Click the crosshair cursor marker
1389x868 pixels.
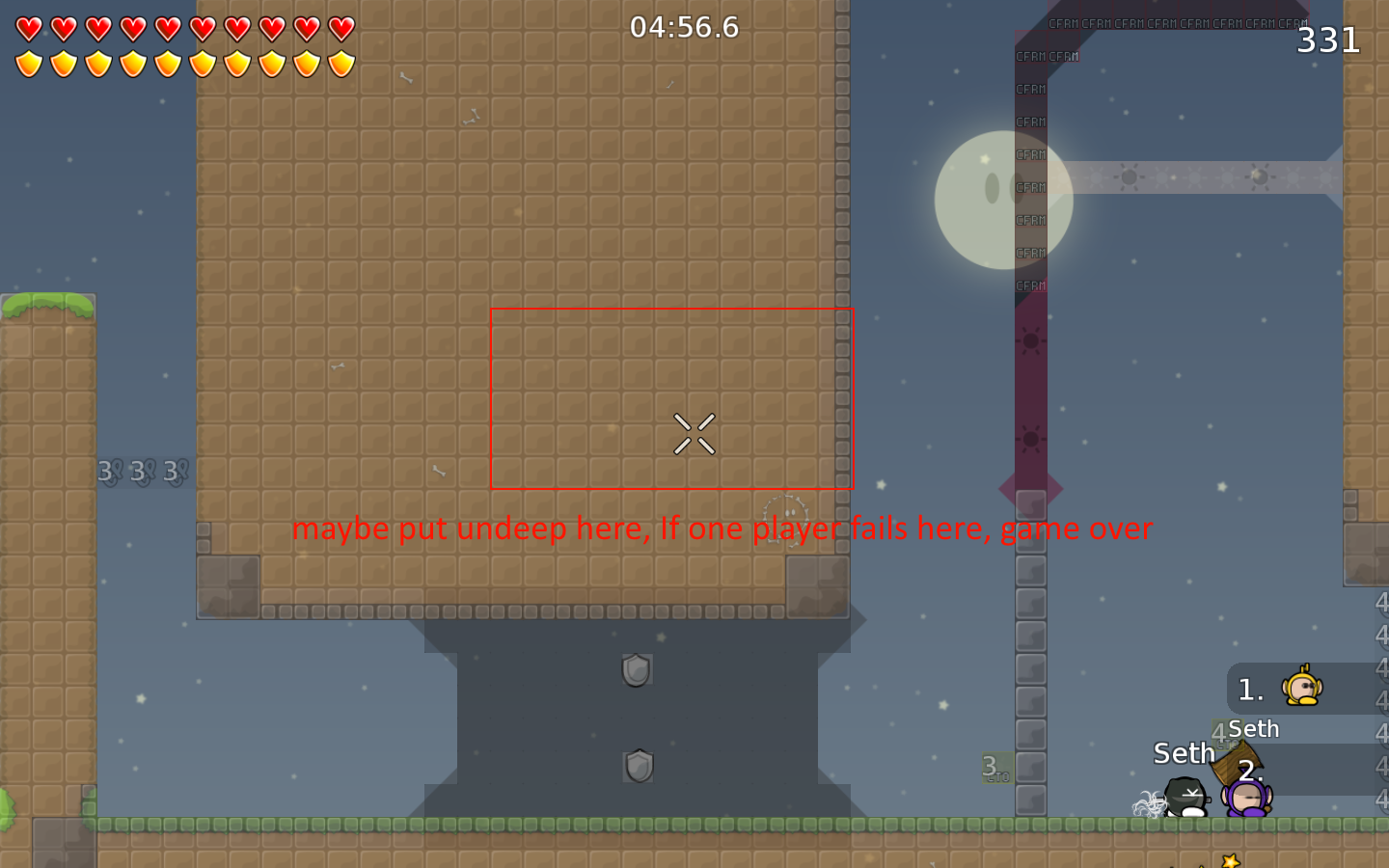(695, 433)
